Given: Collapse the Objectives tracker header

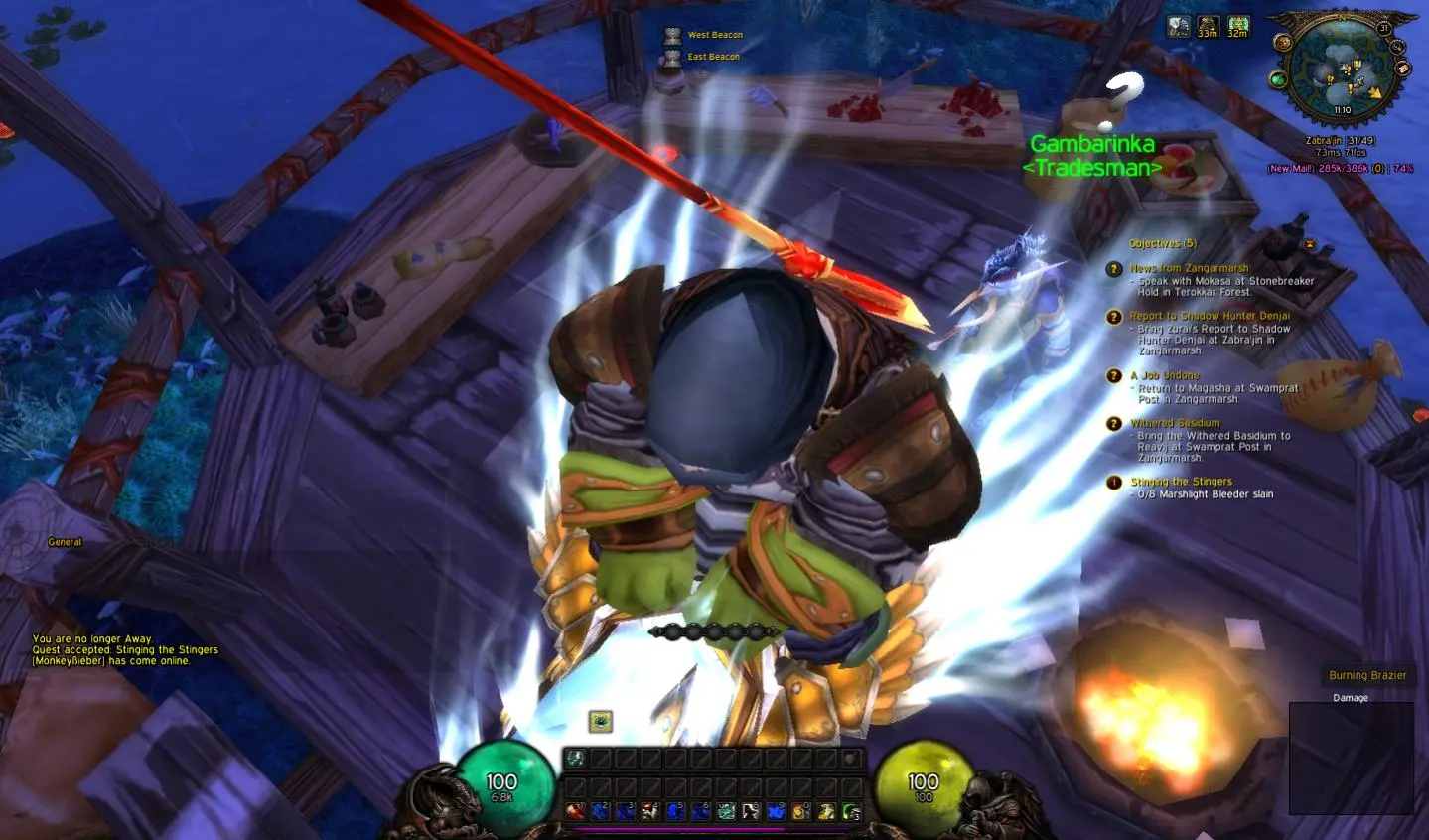Looking at the screenshot, I should [1162, 243].
